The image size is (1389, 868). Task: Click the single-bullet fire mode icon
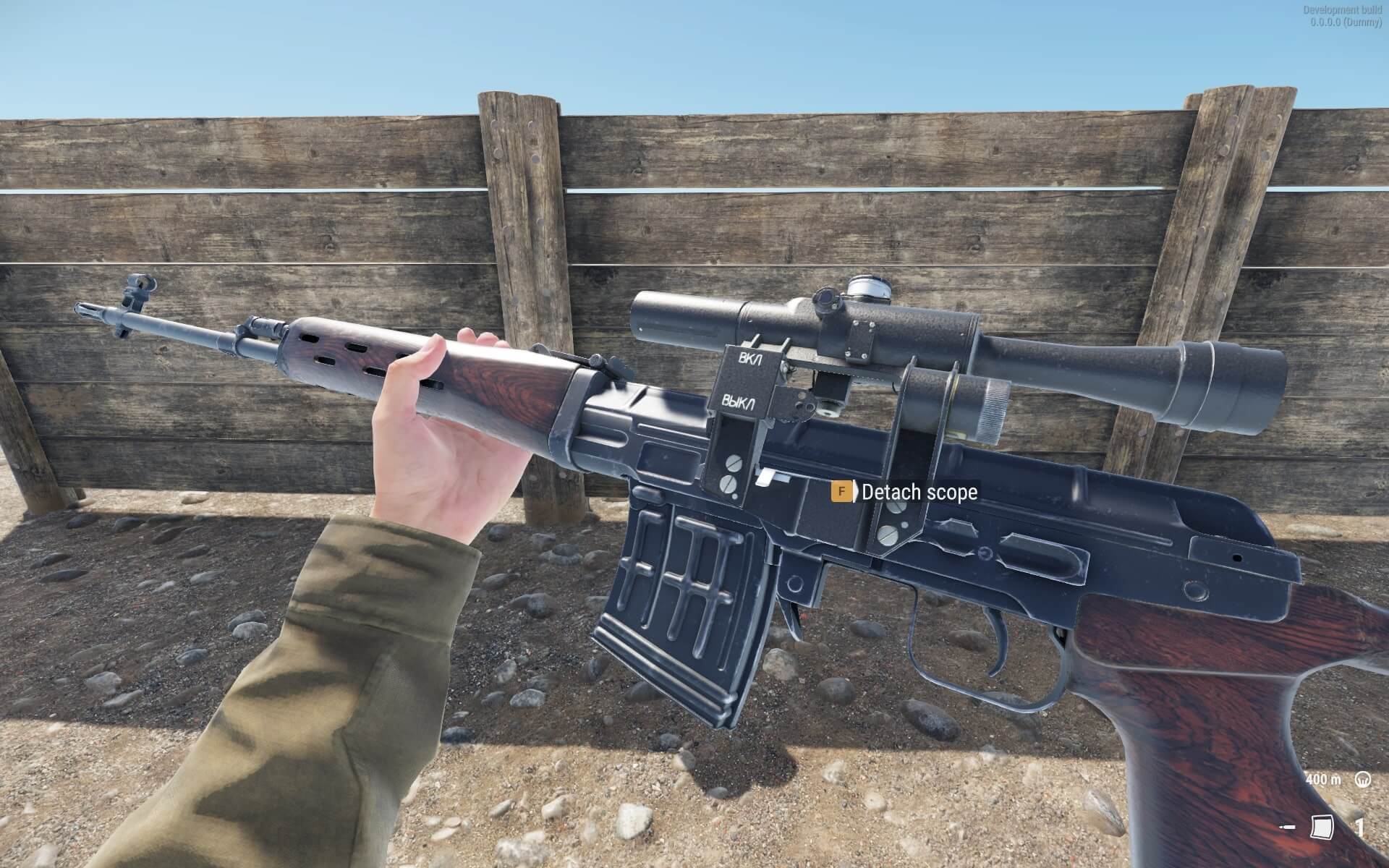click(1288, 827)
